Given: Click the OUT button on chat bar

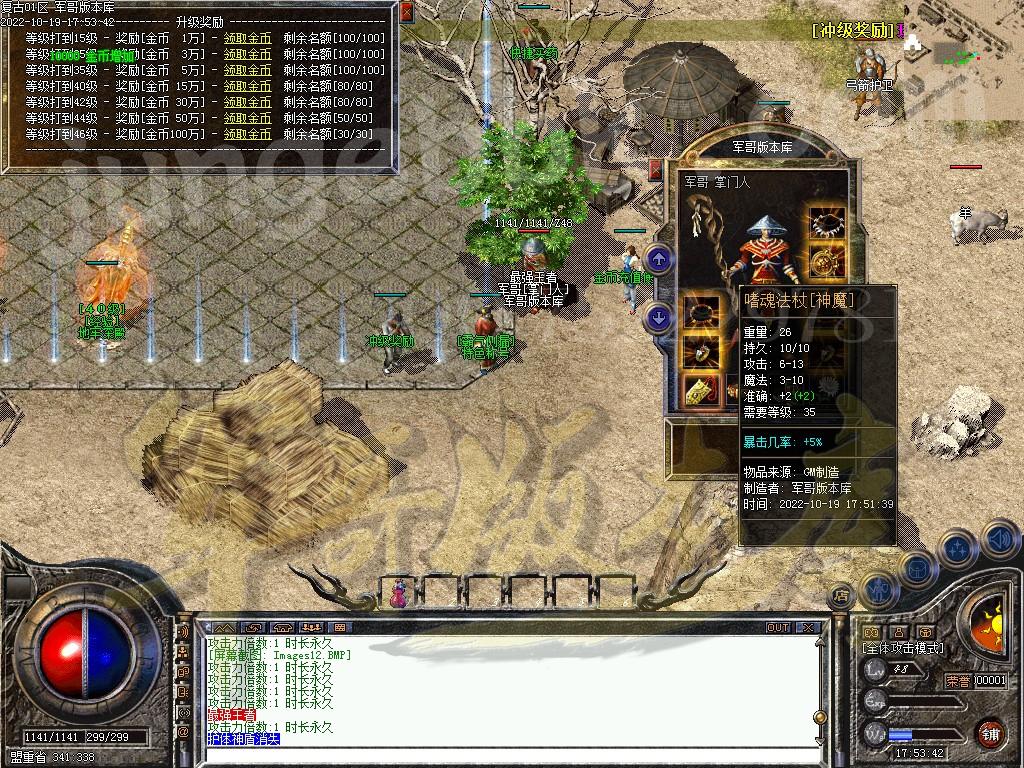Looking at the screenshot, I should 778,628.
